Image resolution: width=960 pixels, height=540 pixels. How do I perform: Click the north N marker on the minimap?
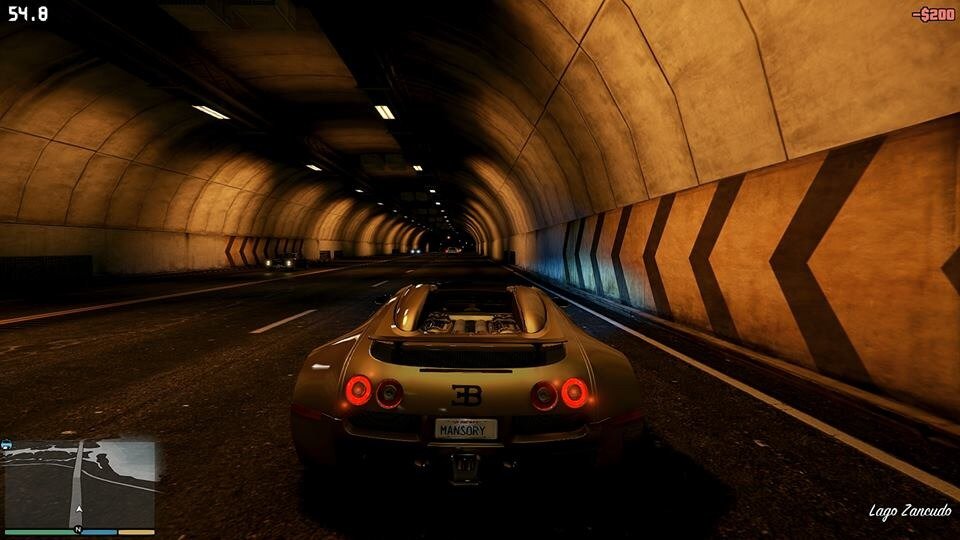pyautogui.click(x=78, y=530)
